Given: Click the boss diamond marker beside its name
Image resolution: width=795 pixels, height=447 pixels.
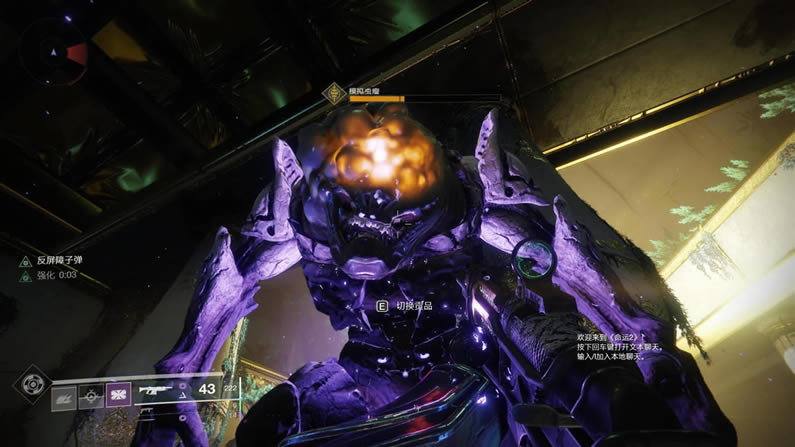Looking at the screenshot, I should tap(333, 93).
